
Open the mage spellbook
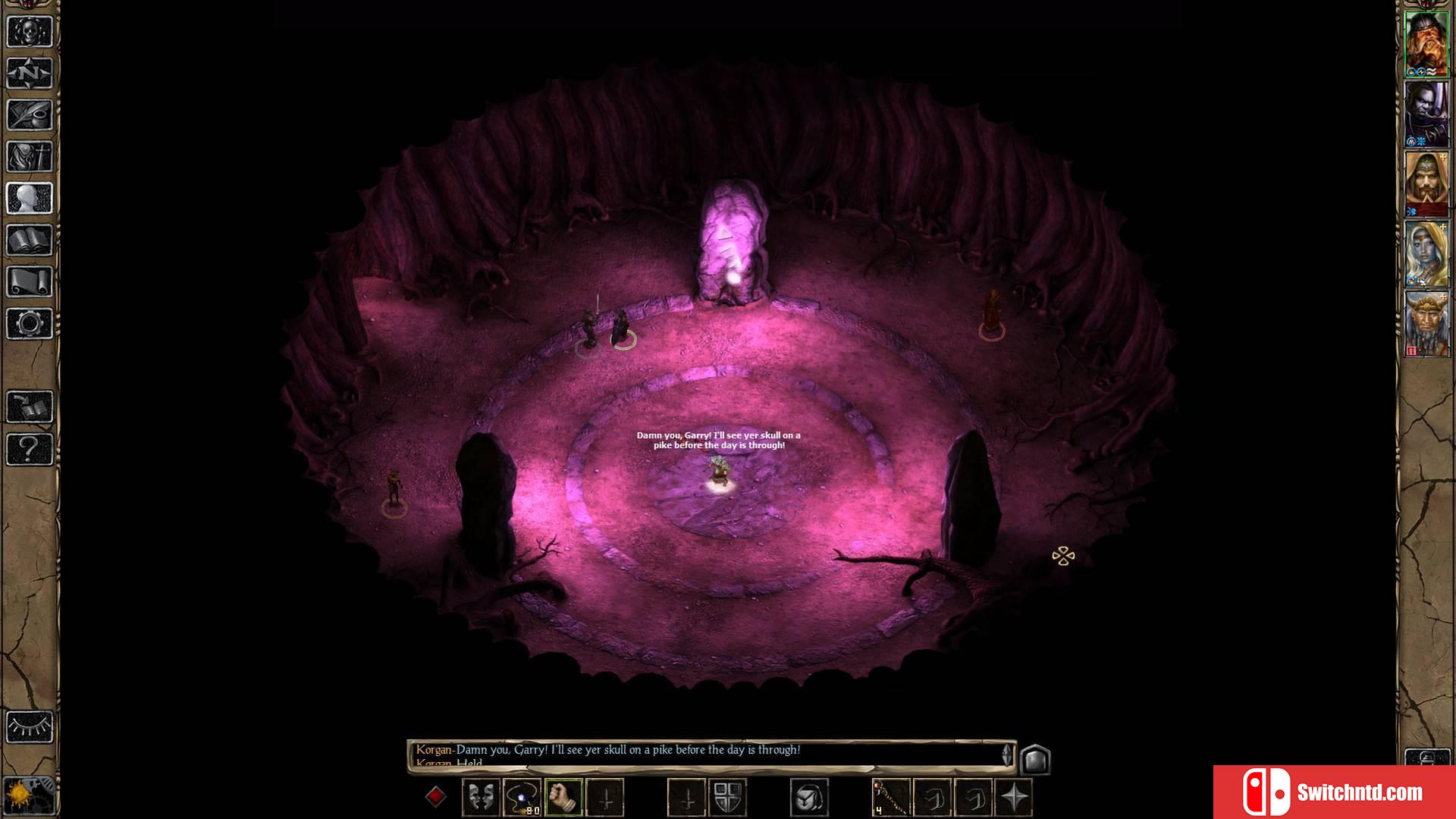[30, 240]
